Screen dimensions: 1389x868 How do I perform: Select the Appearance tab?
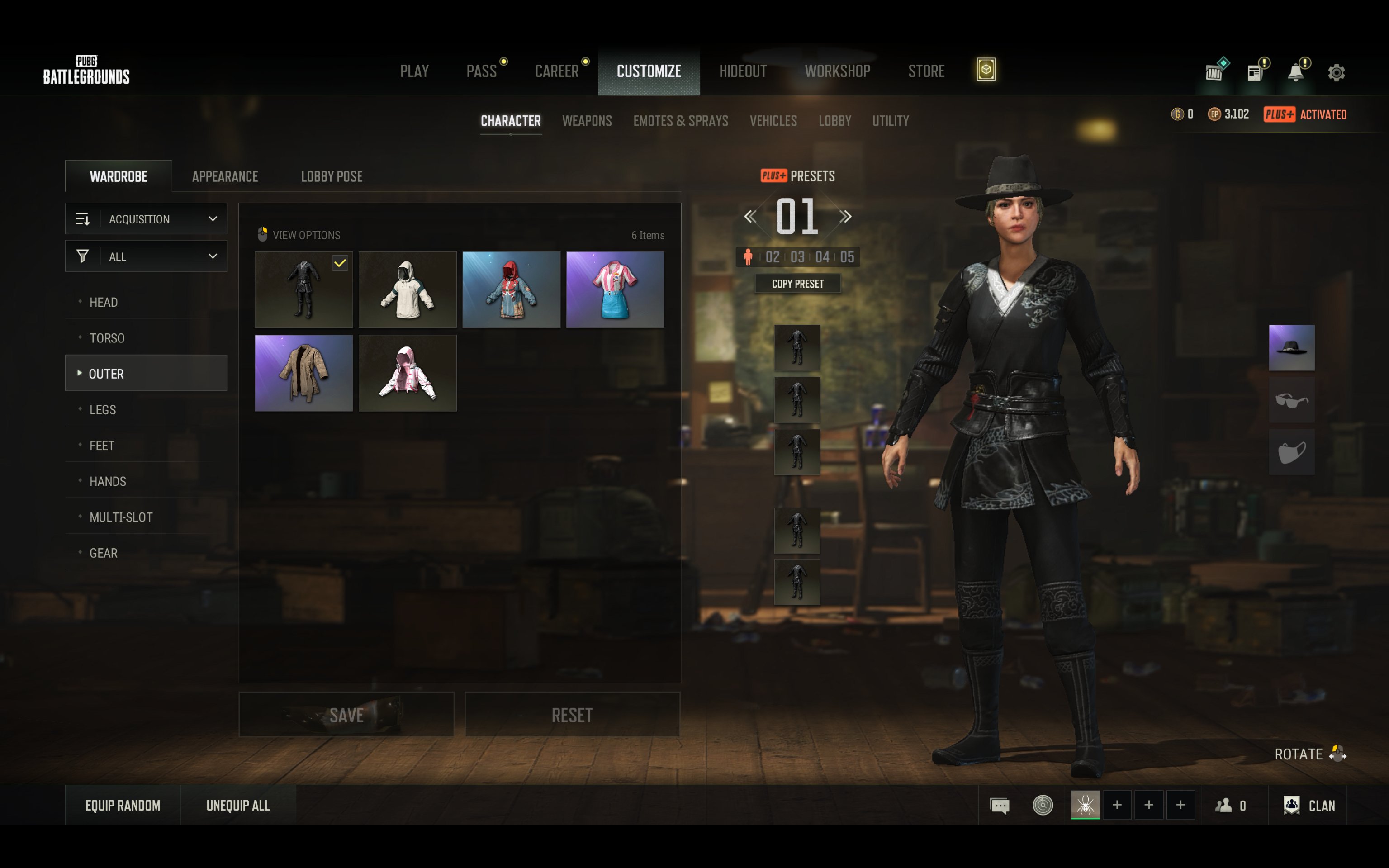click(224, 176)
